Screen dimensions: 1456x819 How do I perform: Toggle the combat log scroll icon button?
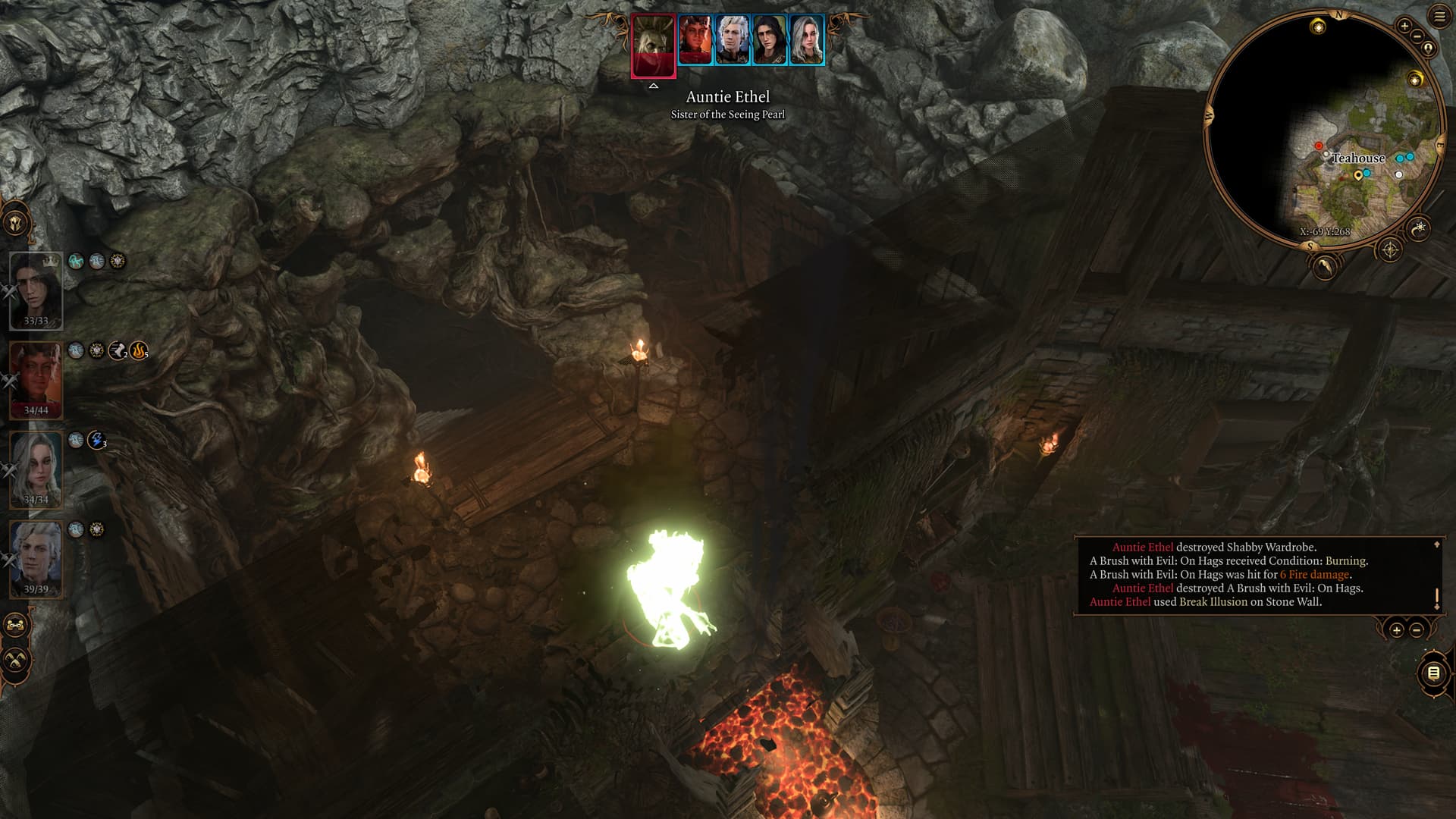[x=1432, y=673]
